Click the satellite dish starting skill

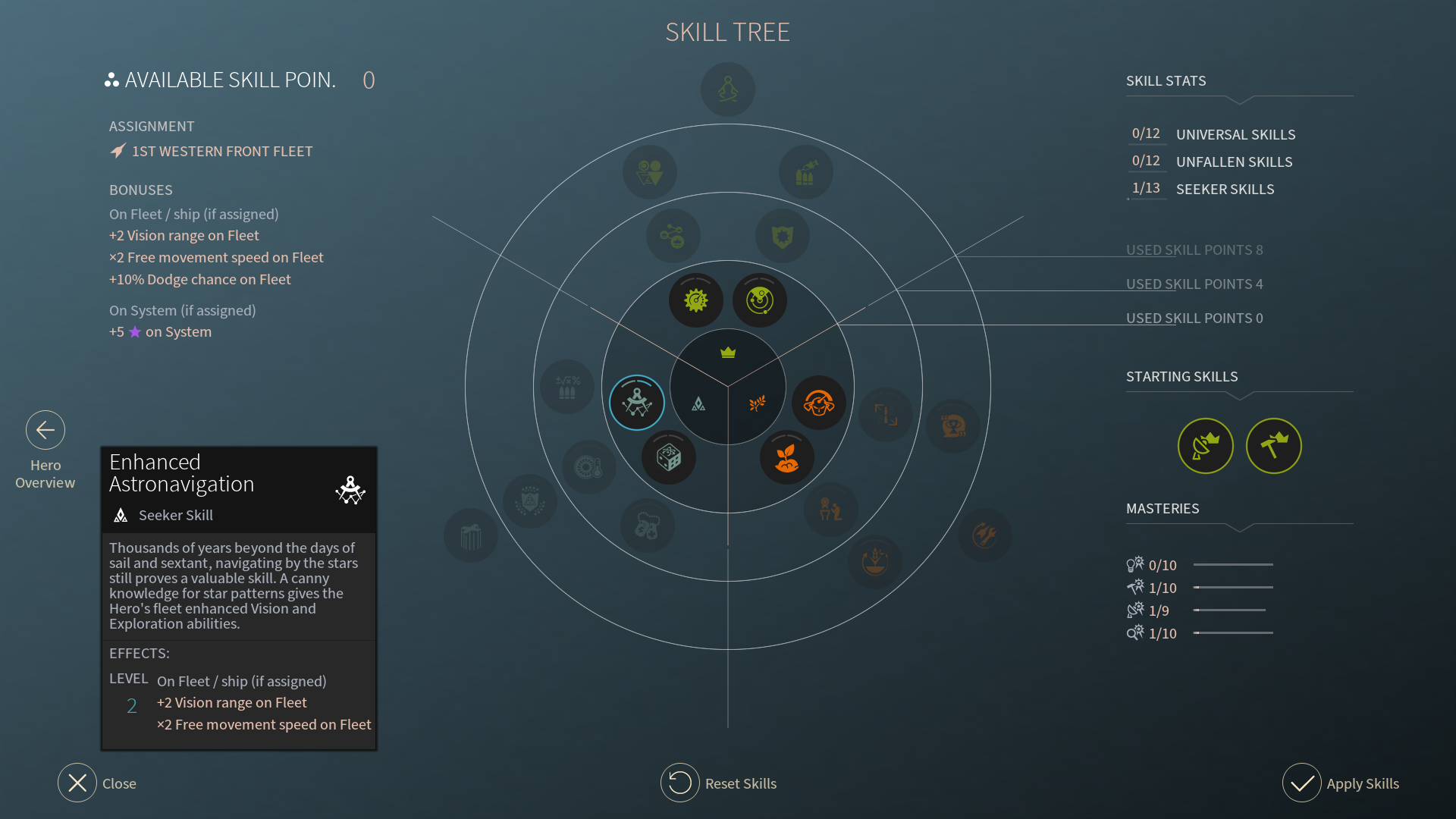tap(1206, 446)
